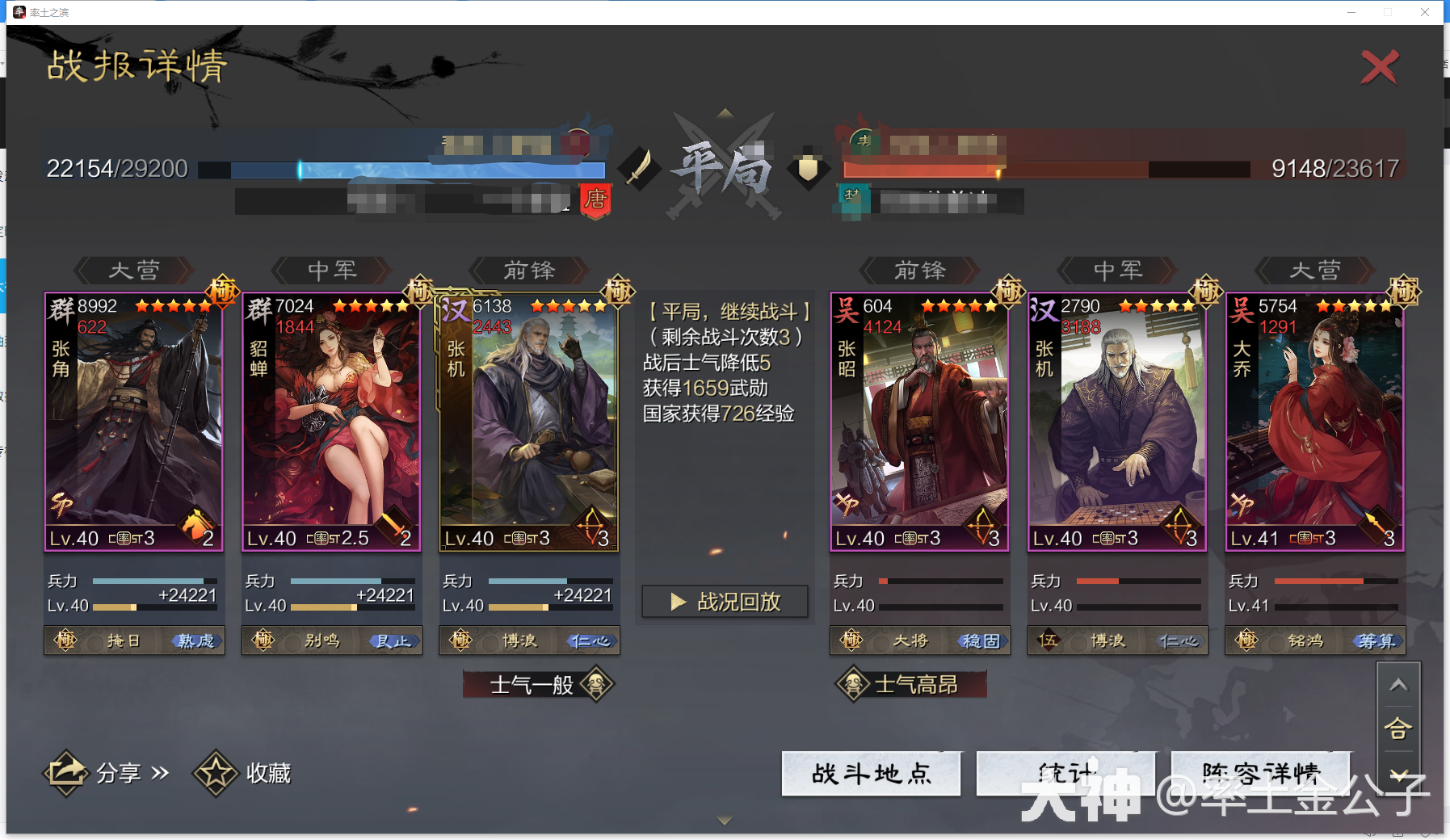Expand the down chevron at bottom right

coord(1400,773)
